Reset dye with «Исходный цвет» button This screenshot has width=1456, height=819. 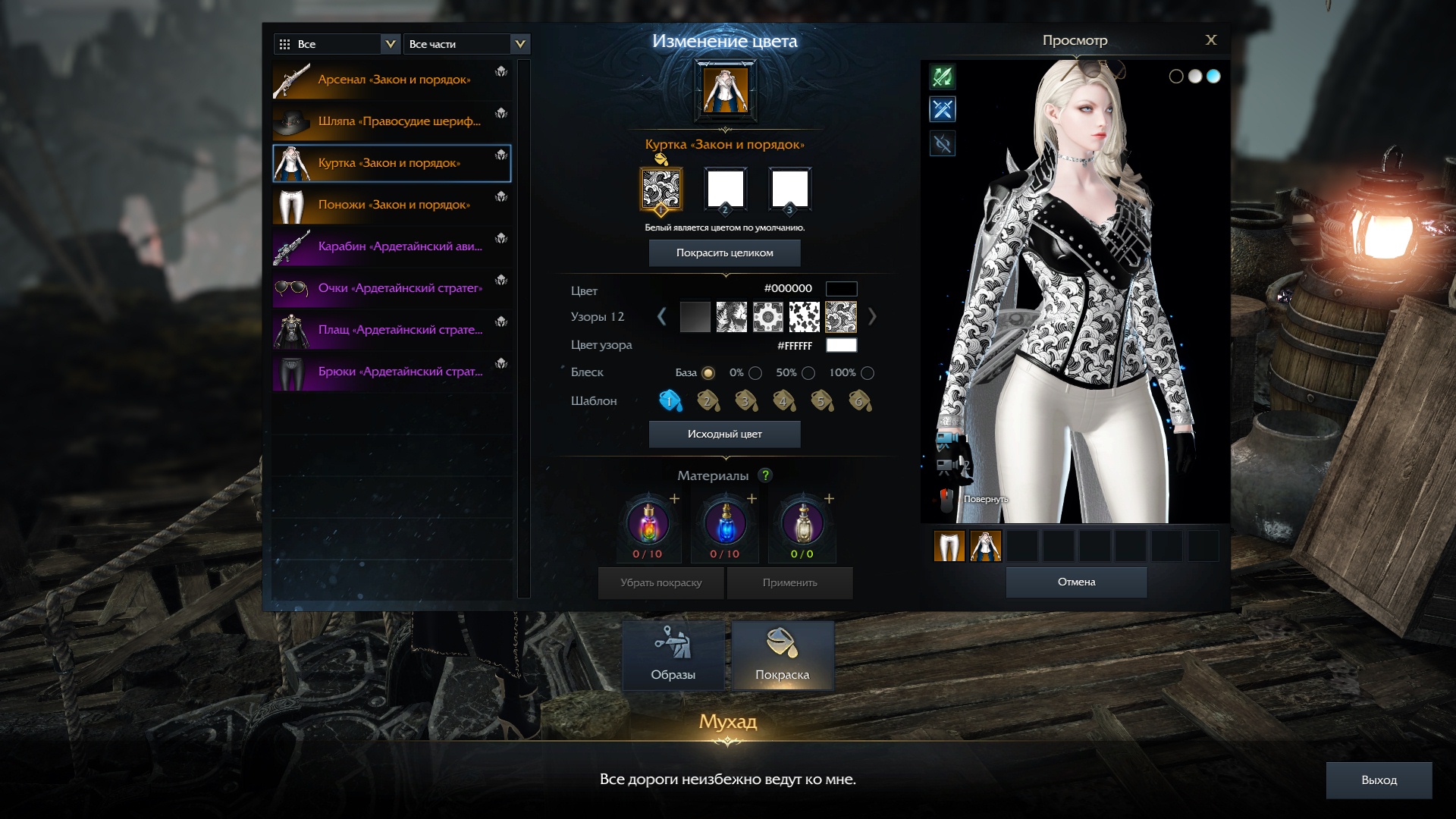pyautogui.click(x=724, y=435)
